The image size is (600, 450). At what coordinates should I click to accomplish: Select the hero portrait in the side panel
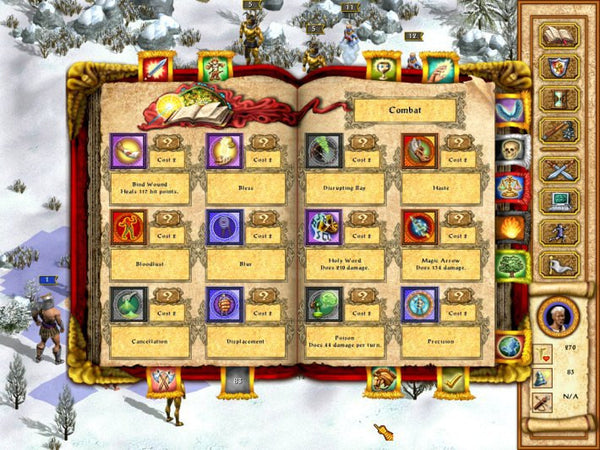click(557, 315)
